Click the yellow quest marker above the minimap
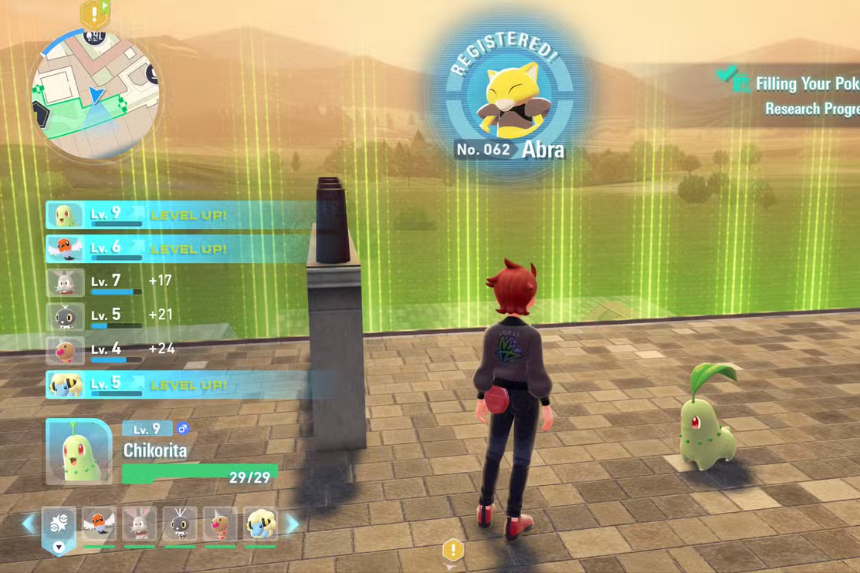Viewport: 860px width, 573px height. pyautogui.click(x=95, y=13)
